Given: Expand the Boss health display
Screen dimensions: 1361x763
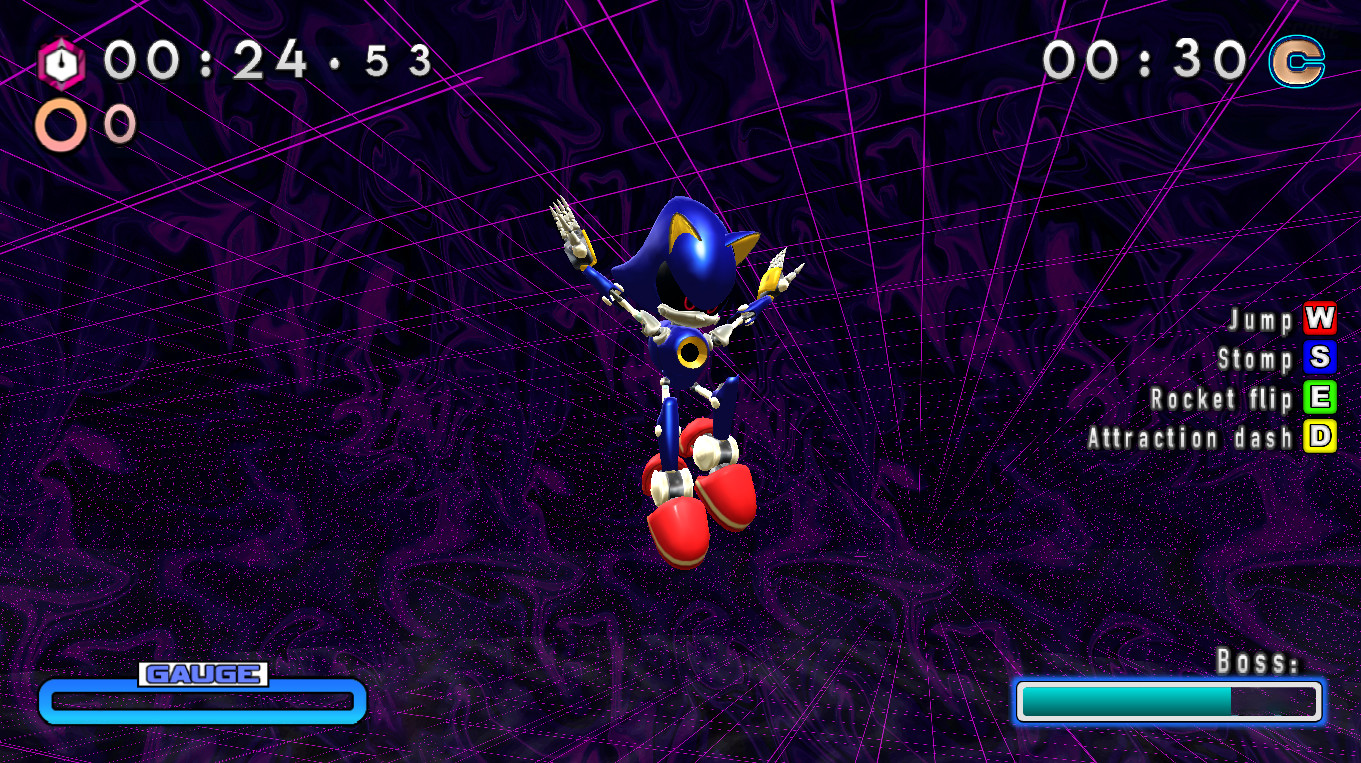Looking at the screenshot, I should coord(1168,702).
